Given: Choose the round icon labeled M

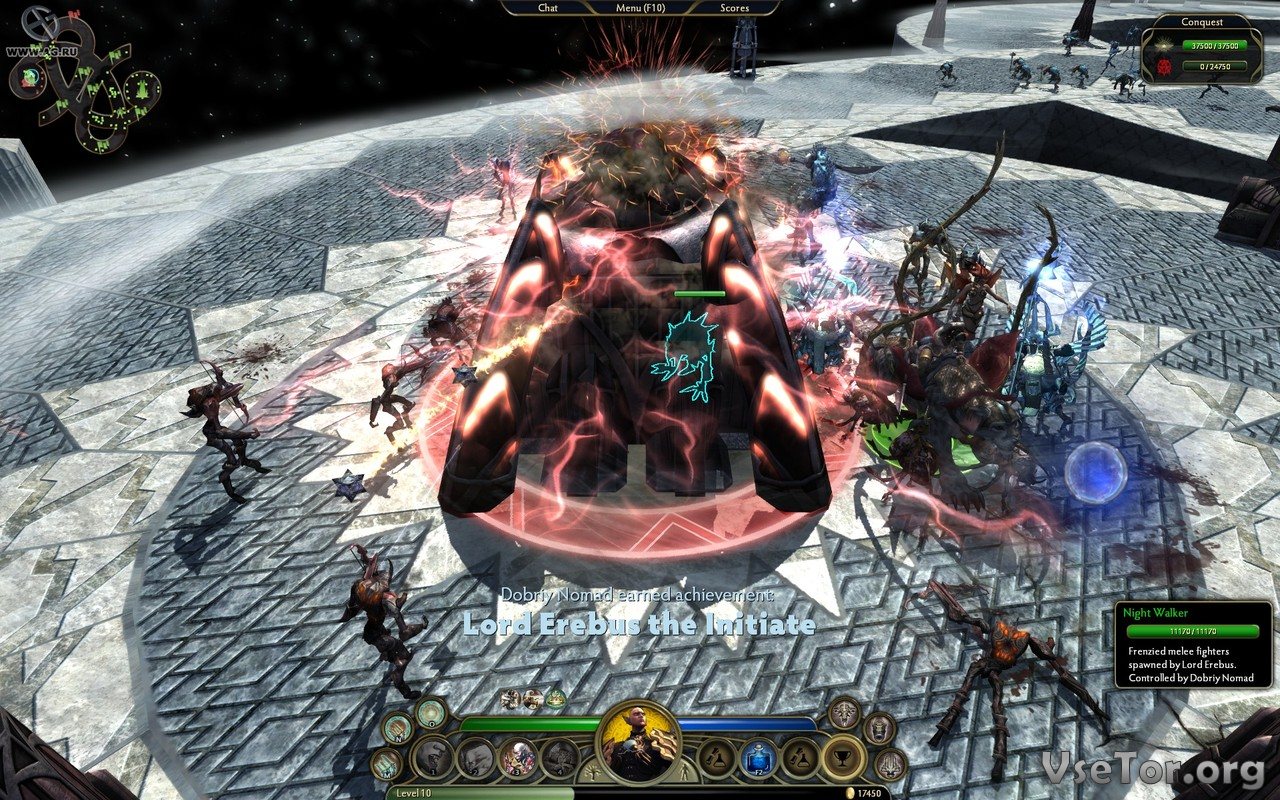Looking at the screenshot, I should (x=386, y=765).
